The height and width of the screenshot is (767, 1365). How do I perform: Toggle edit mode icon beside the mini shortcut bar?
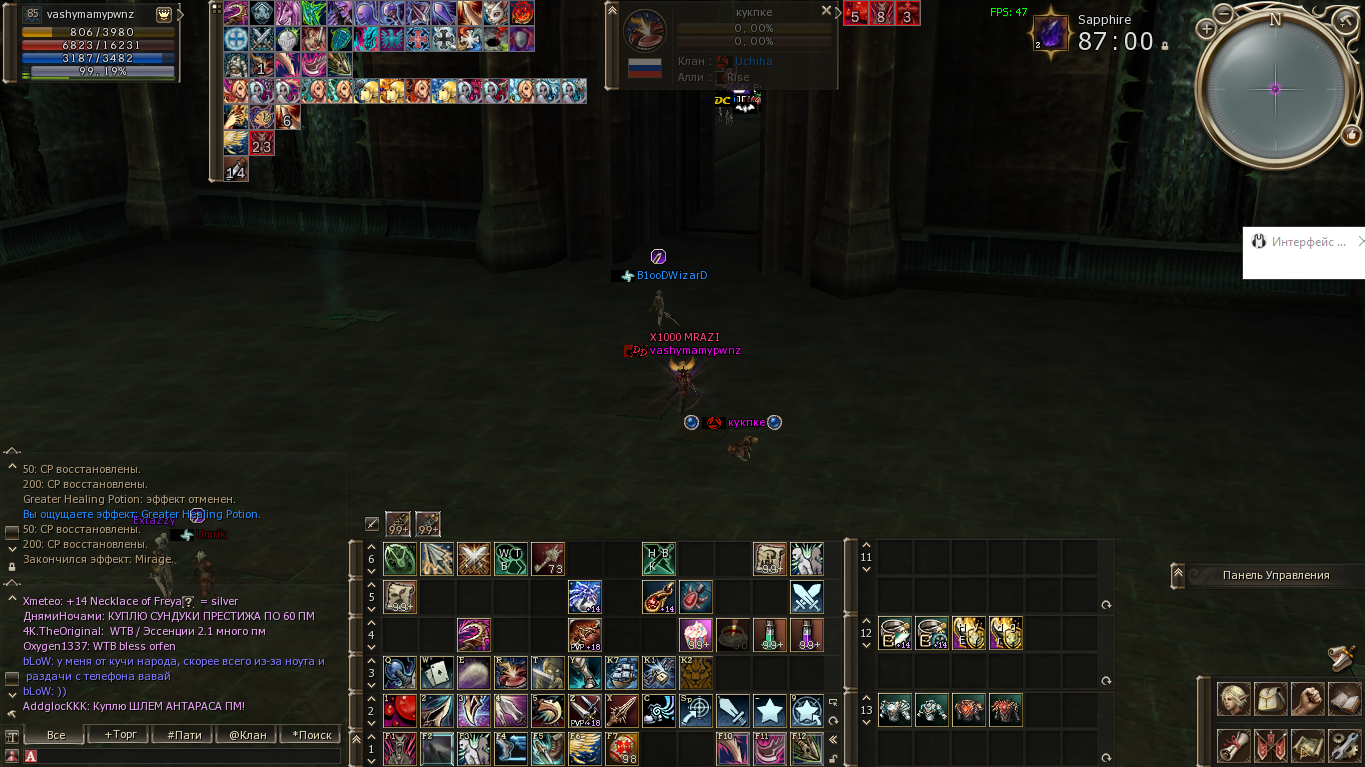371,522
